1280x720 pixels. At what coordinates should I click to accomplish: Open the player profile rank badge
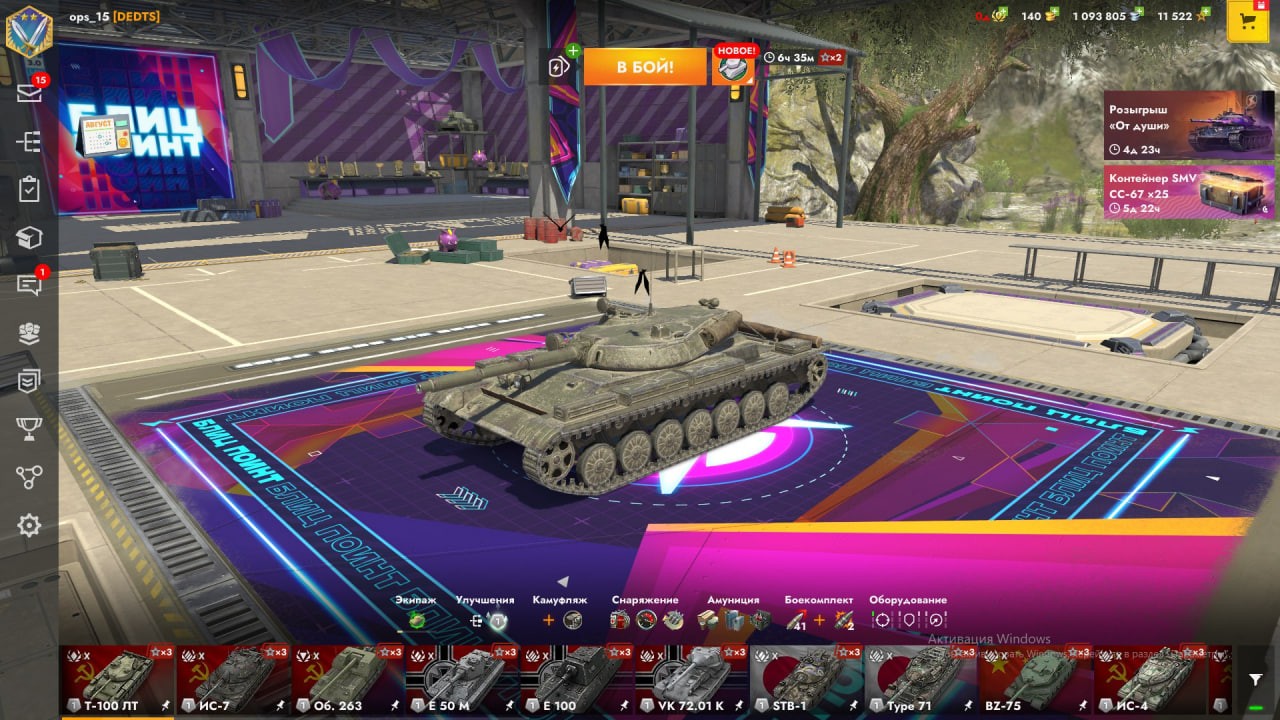29,28
